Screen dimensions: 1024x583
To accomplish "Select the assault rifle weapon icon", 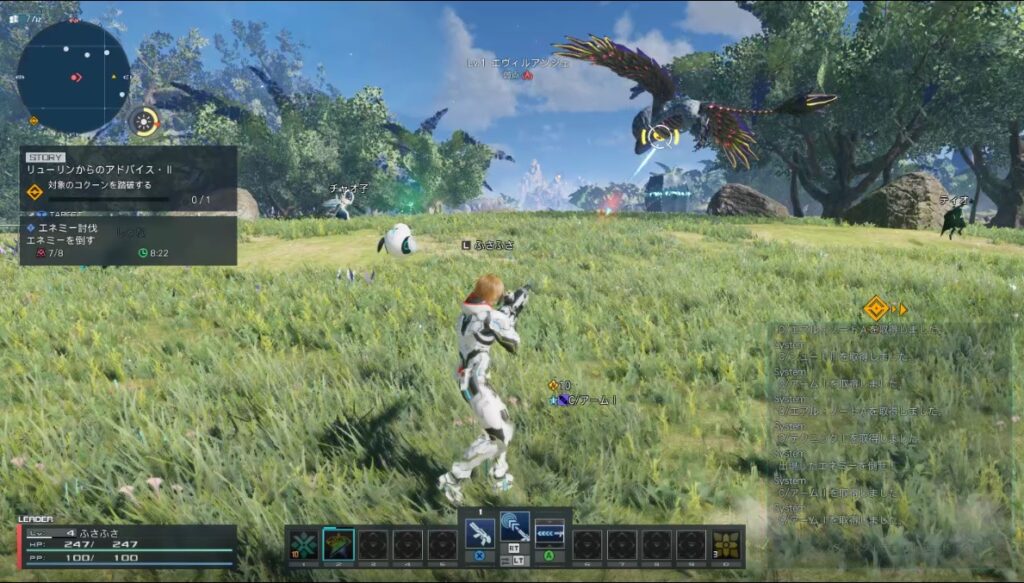I will (479, 531).
